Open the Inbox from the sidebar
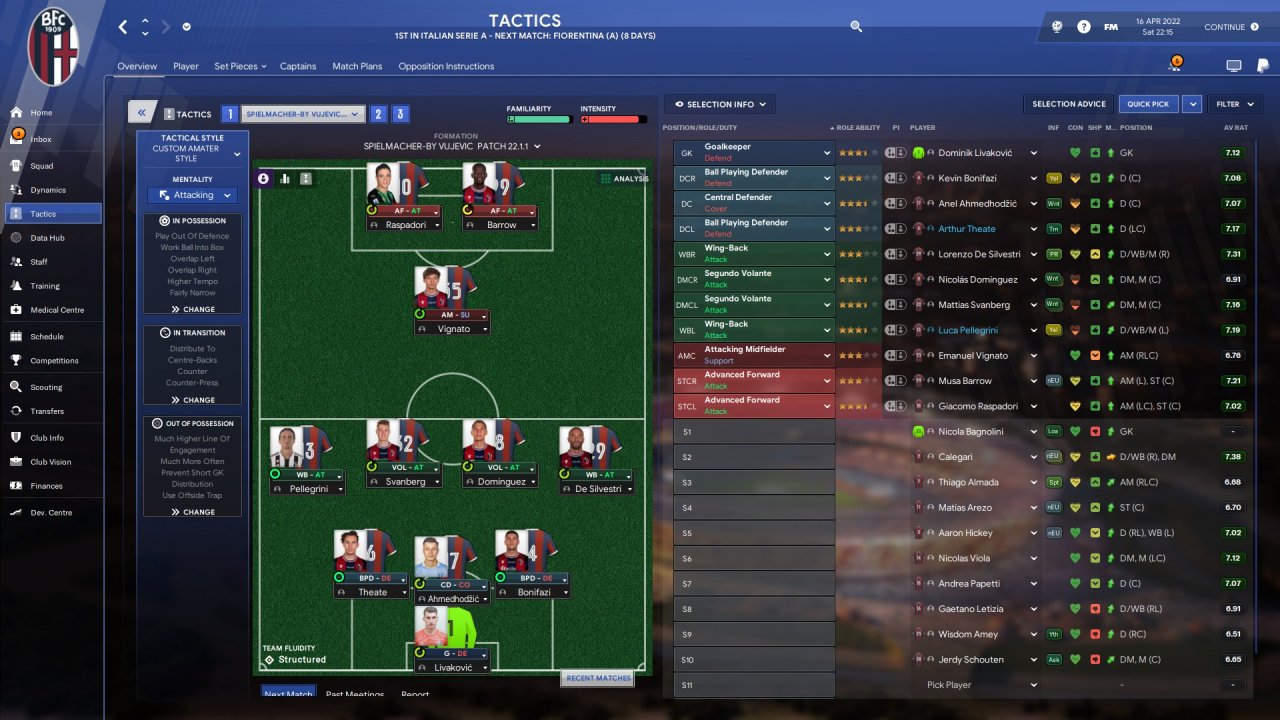The width and height of the screenshot is (1280, 720). (40, 139)
